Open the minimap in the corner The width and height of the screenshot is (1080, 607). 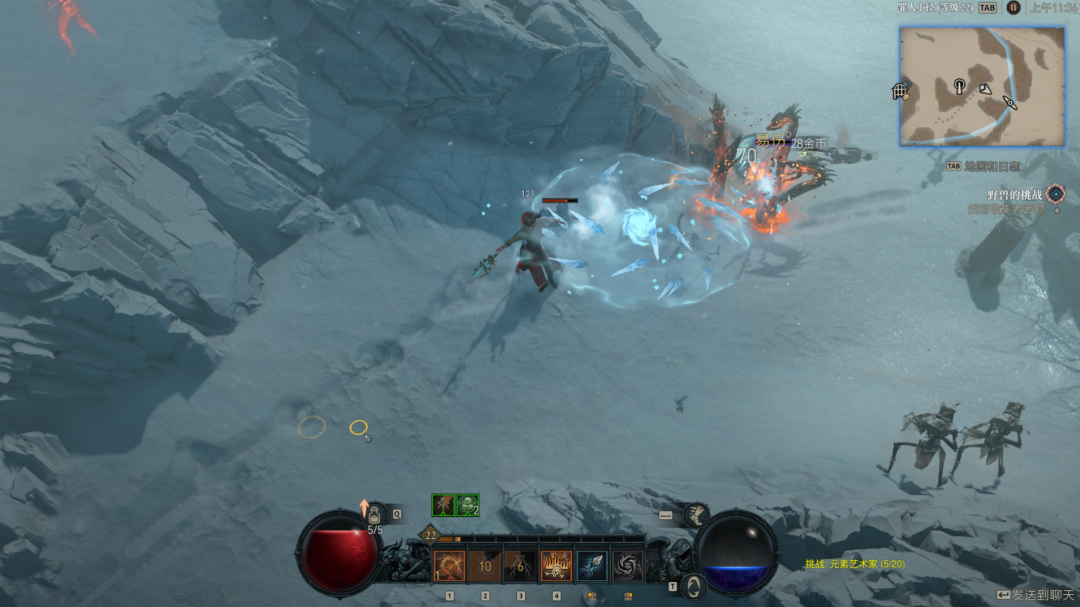click(968, 86)
